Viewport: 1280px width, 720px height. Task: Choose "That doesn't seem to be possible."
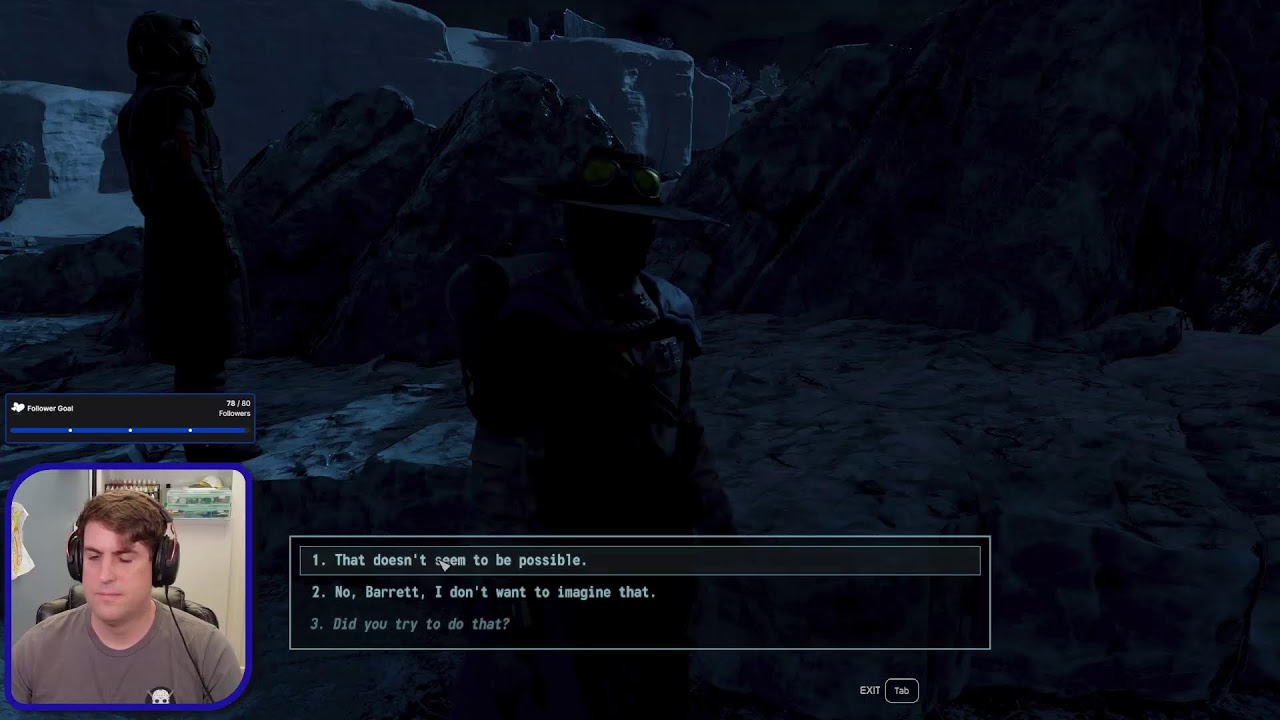click(460, 560)
